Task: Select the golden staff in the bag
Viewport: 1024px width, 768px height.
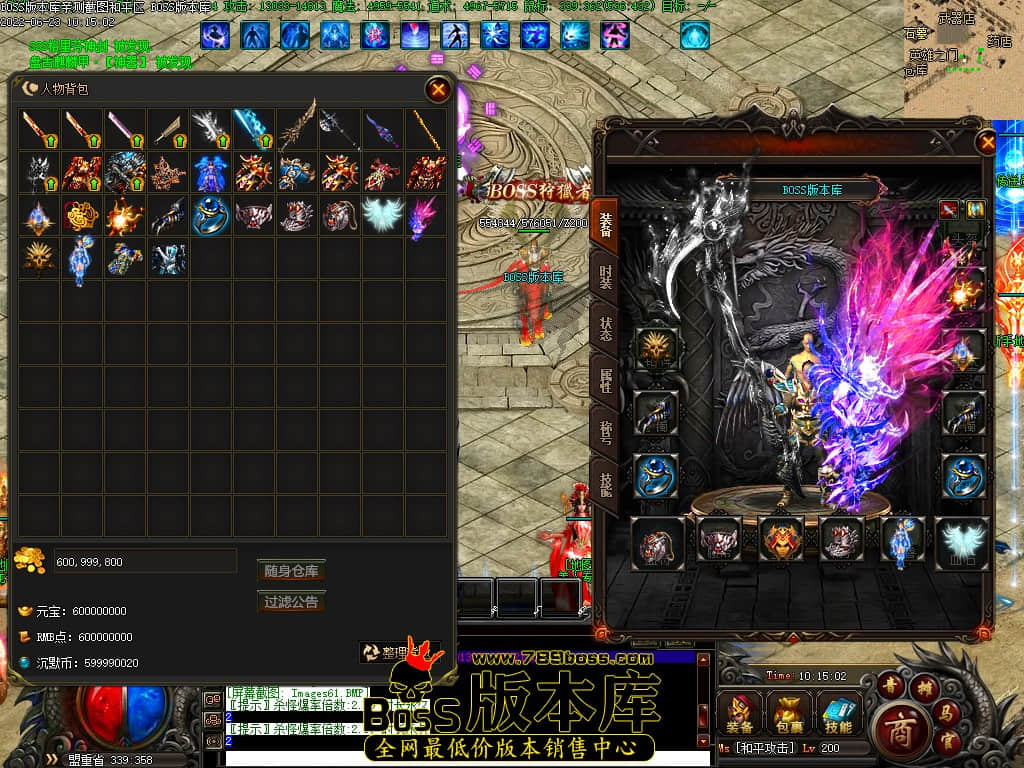Action: tap(424, 130)
